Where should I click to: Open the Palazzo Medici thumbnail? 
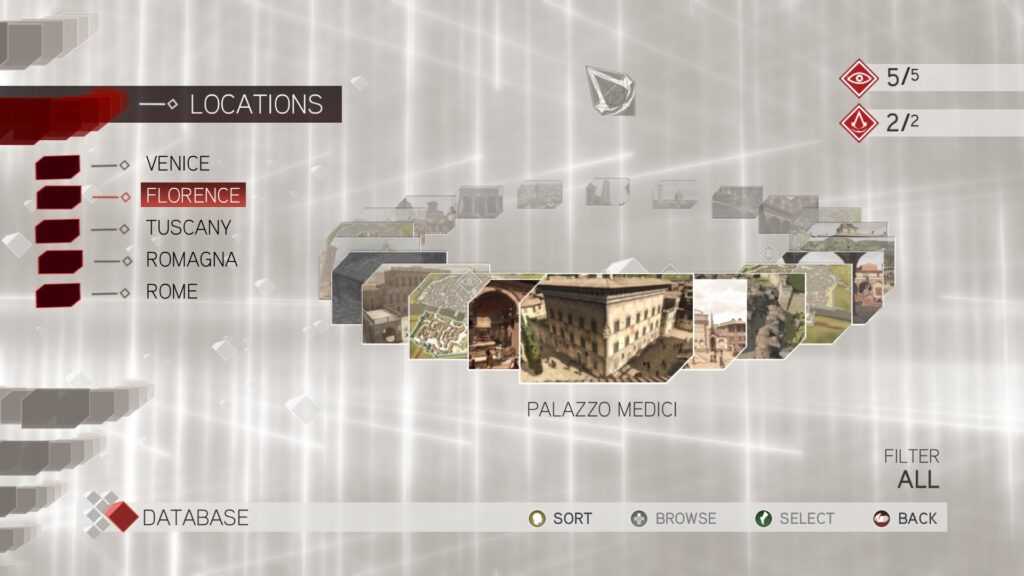[x=603, y=327]
